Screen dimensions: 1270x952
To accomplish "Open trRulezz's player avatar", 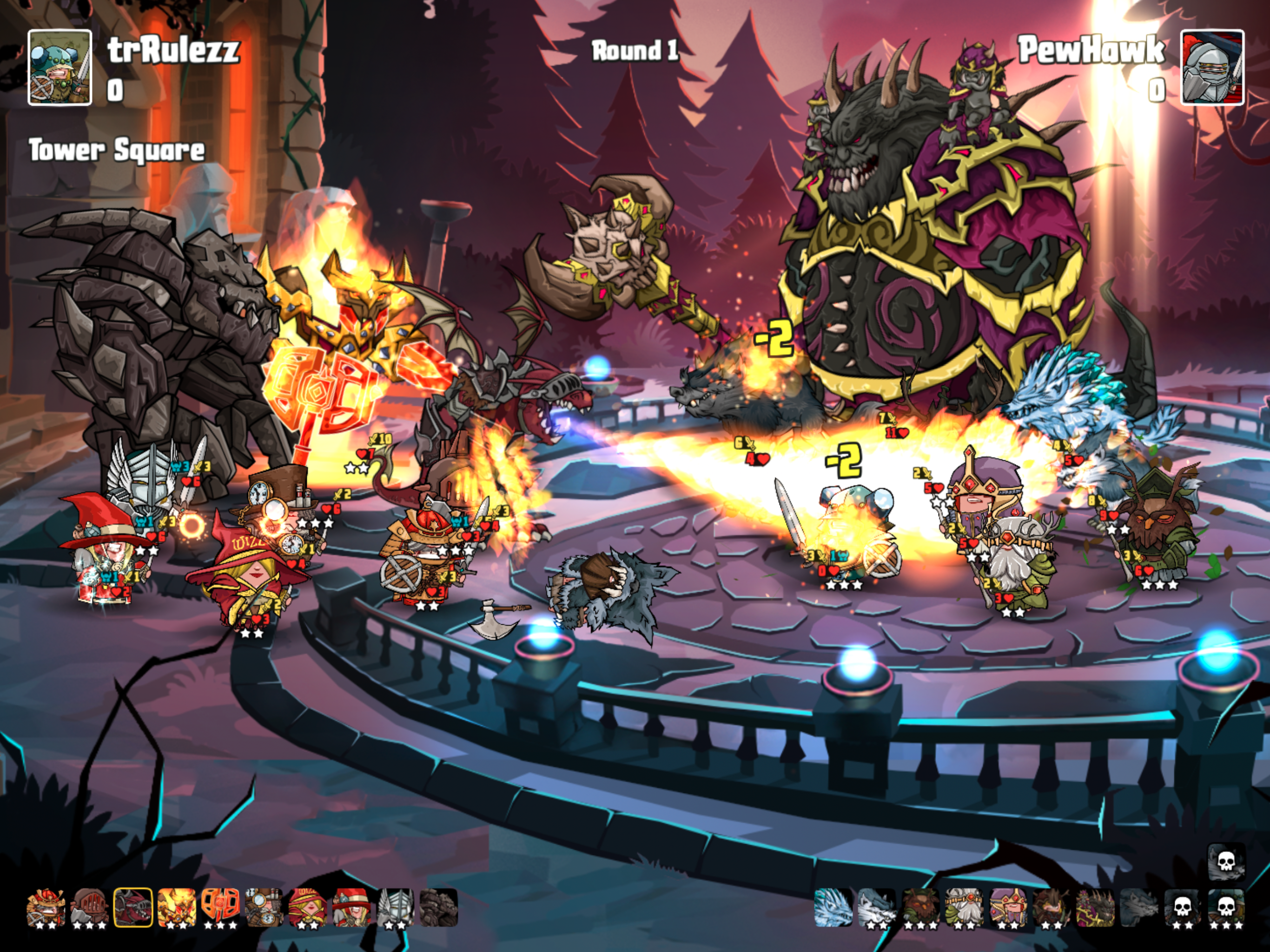I will pyautogui.click(x=60, y=68).
